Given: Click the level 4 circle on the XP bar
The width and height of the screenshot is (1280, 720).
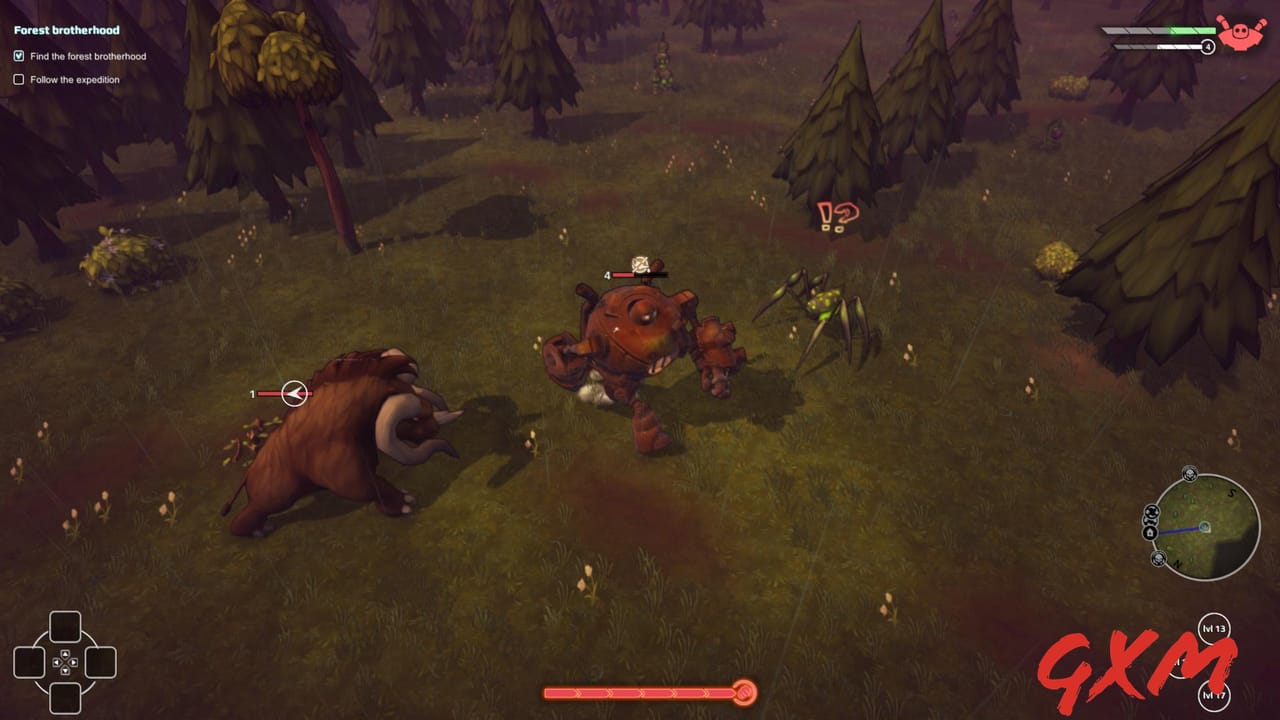Looking at the screenshot, I should 1208,46.
